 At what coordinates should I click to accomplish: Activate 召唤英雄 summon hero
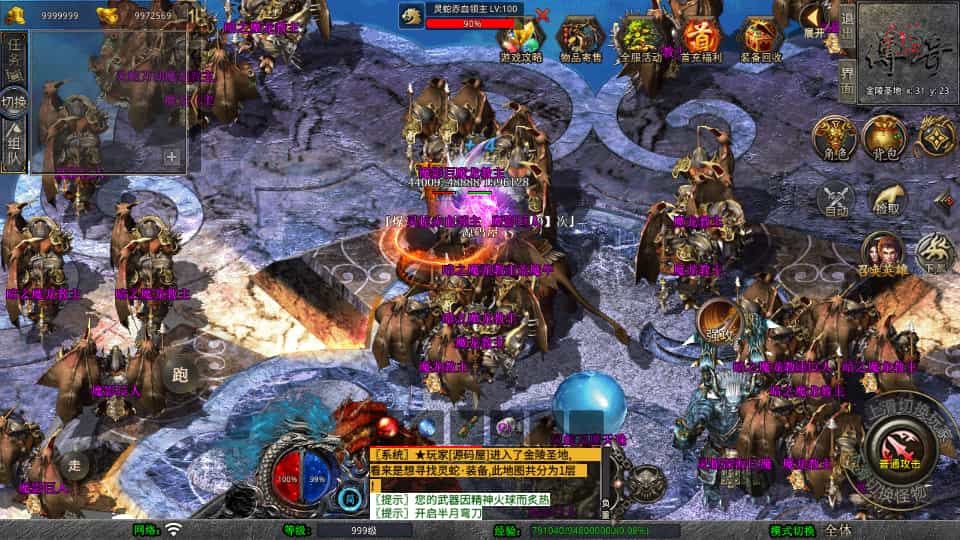click(x=881, y=253)
